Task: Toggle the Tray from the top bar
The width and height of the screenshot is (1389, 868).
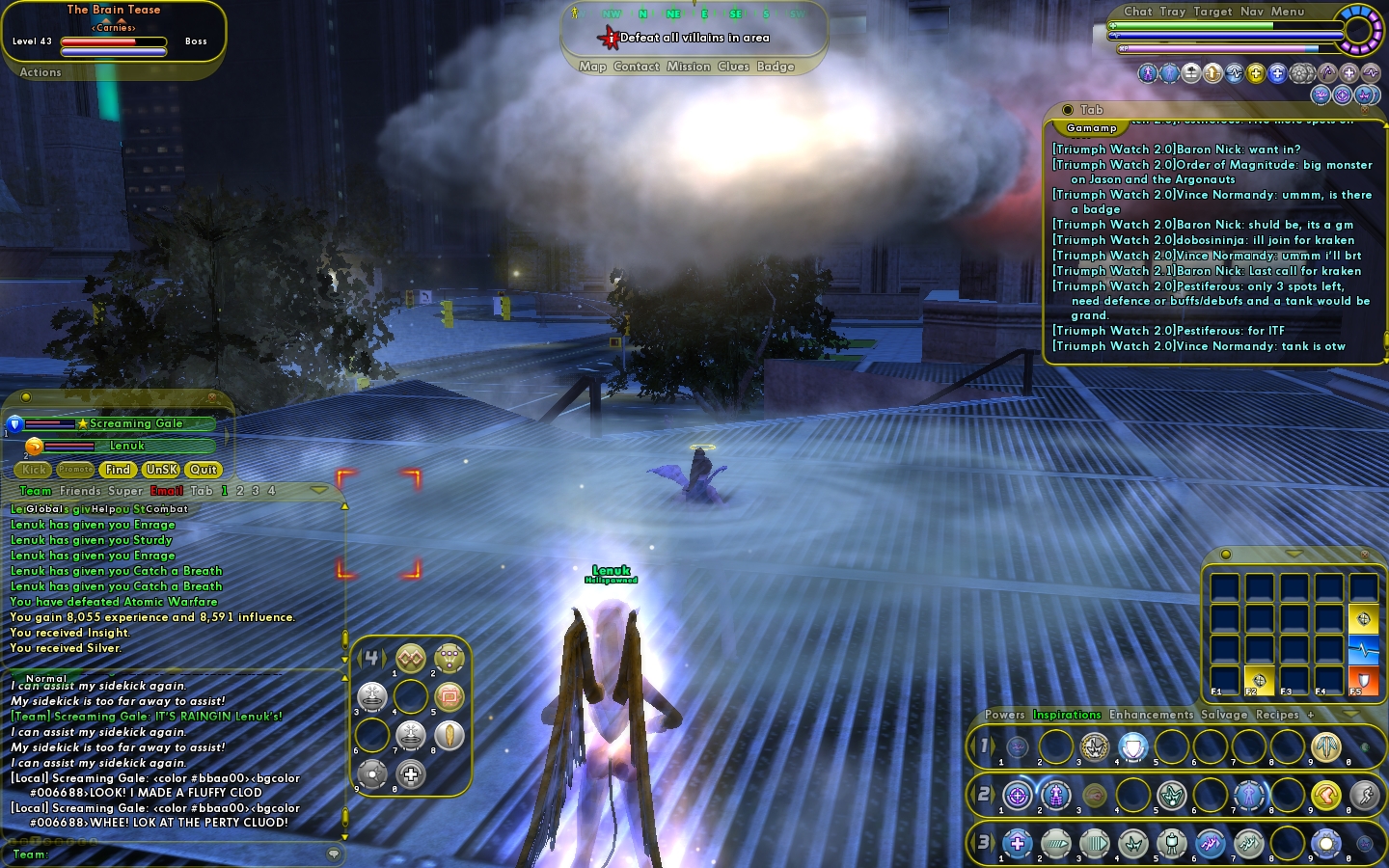Action: (1173, 12)
